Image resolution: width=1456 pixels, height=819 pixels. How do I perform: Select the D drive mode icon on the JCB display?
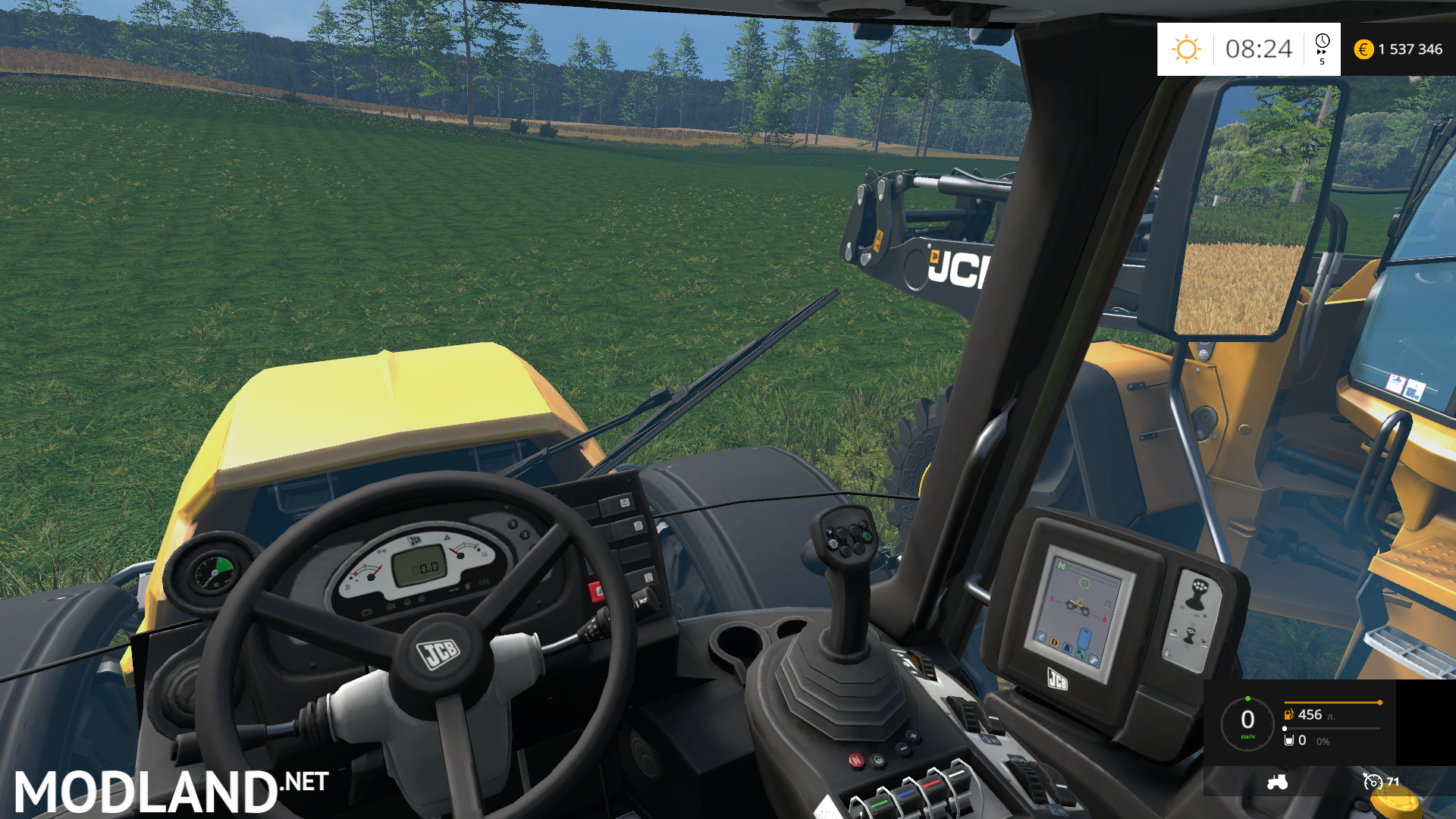coord(1054,642)
